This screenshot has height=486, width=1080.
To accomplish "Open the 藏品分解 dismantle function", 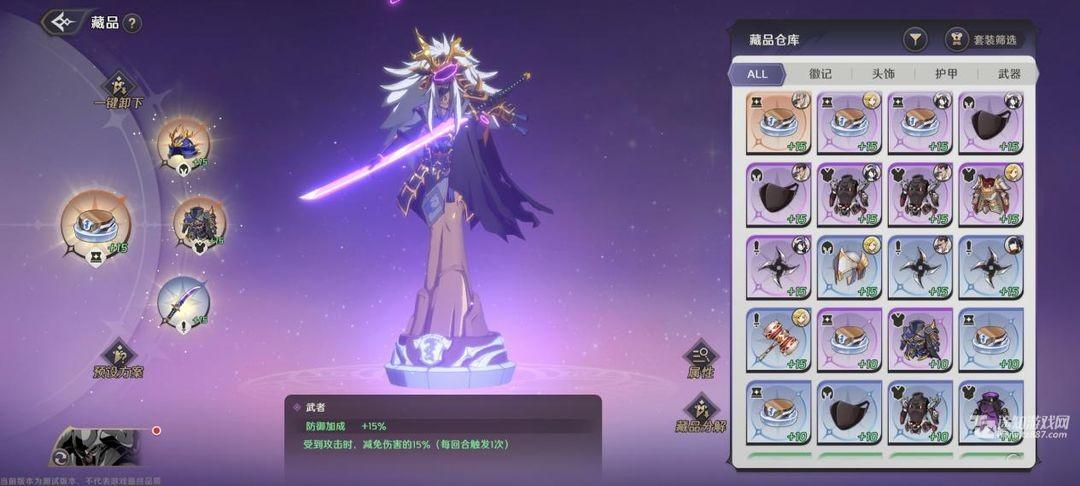I will pyautogui.click(x=700, y=412).
